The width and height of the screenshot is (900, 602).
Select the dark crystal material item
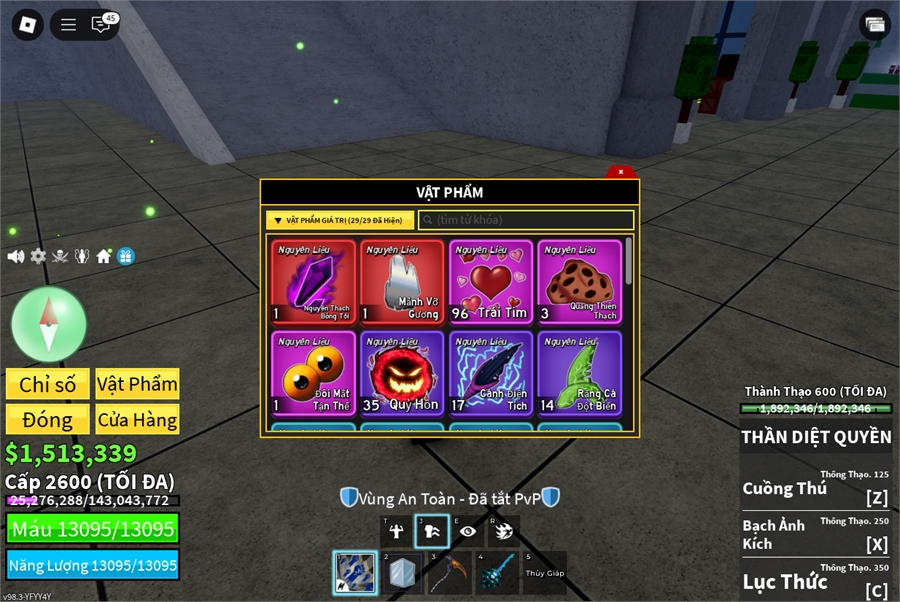(313, 282)
